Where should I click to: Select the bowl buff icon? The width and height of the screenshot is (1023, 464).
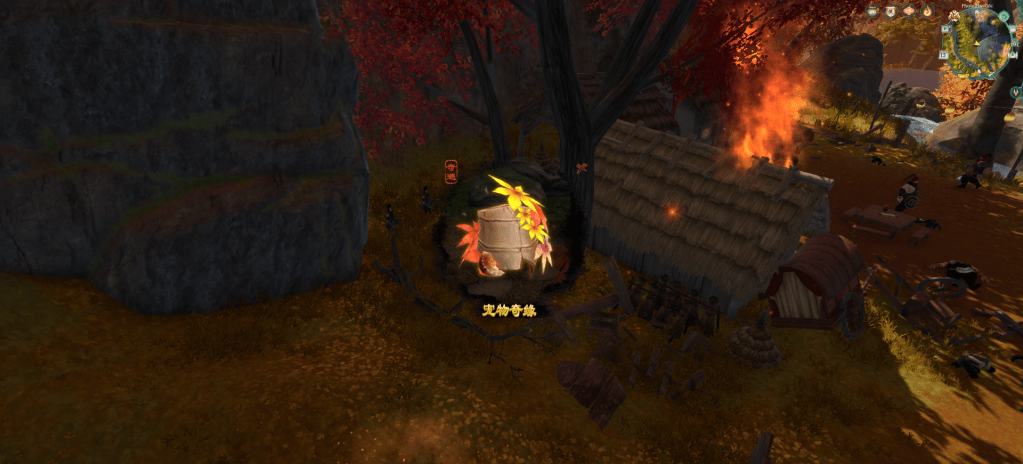pos(872,11)
